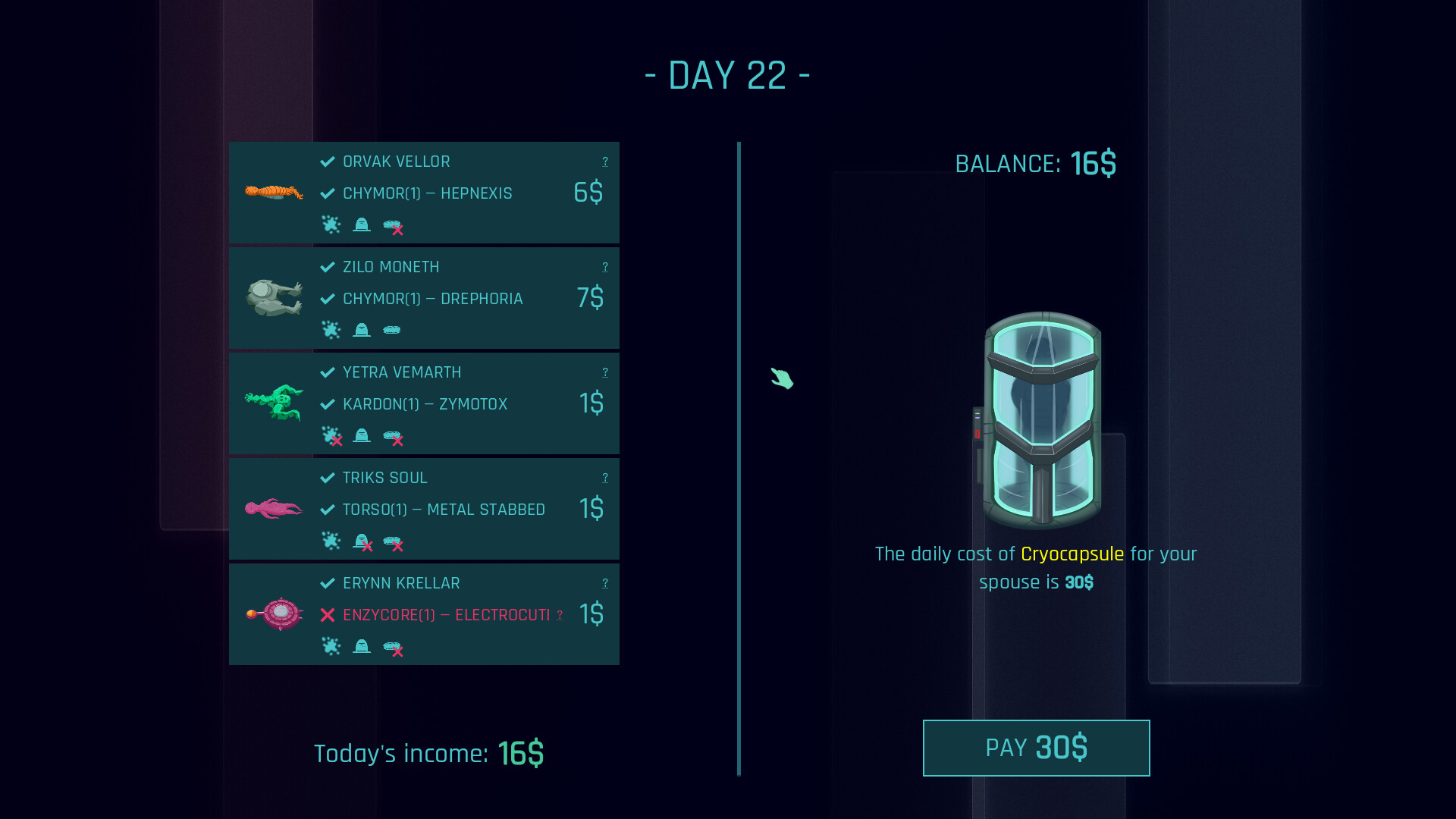Toggle the checkmark beside KARDON(1) – ZYMOTOX

coord(327,404)
